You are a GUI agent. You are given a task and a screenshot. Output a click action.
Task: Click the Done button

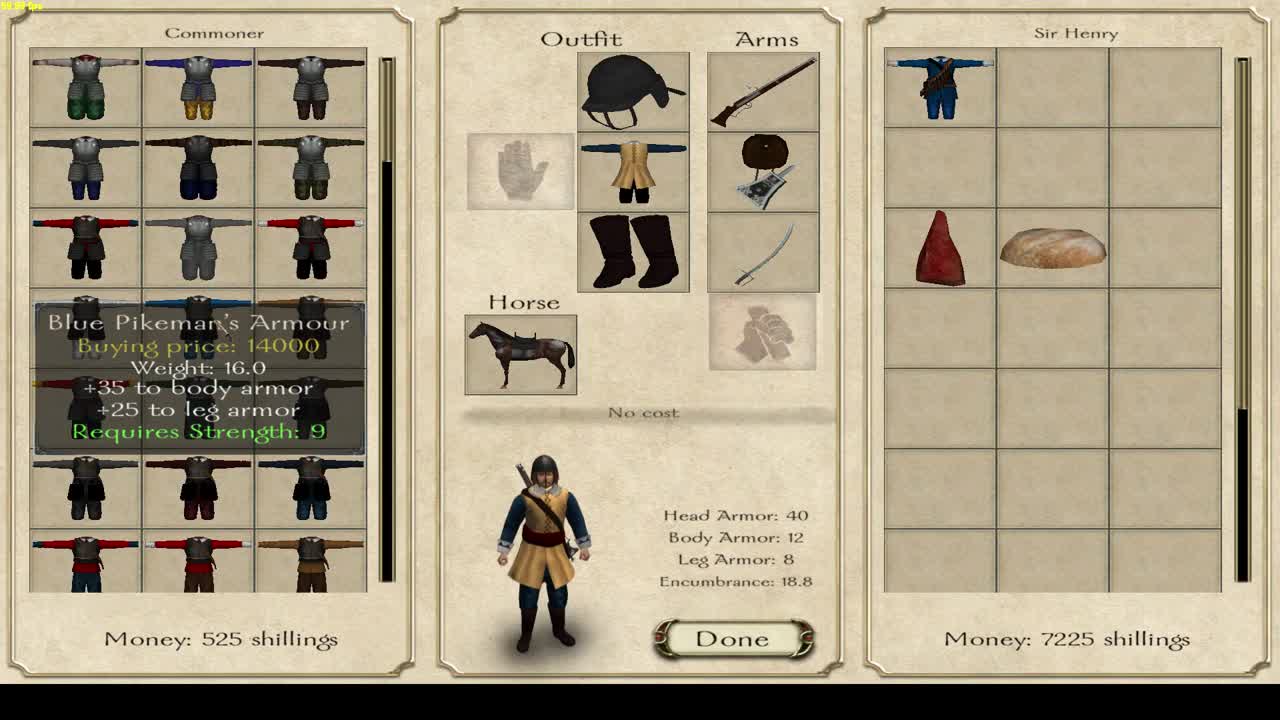[x=734, y=639]
